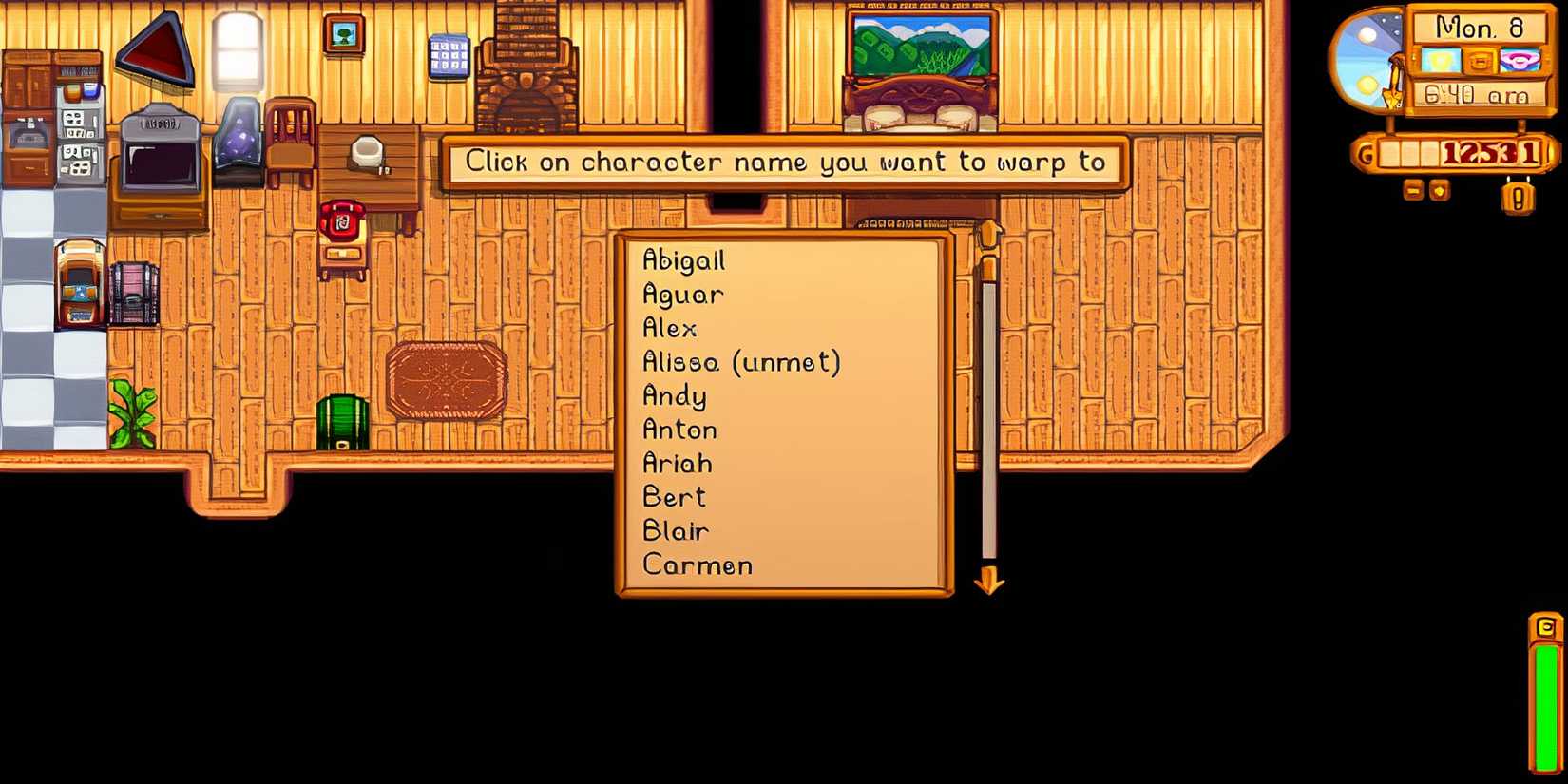This screenshot has width=1568, height=784.
Task: Click the zoom-in plus icon below gold counter
Action: coord(1439,191)
